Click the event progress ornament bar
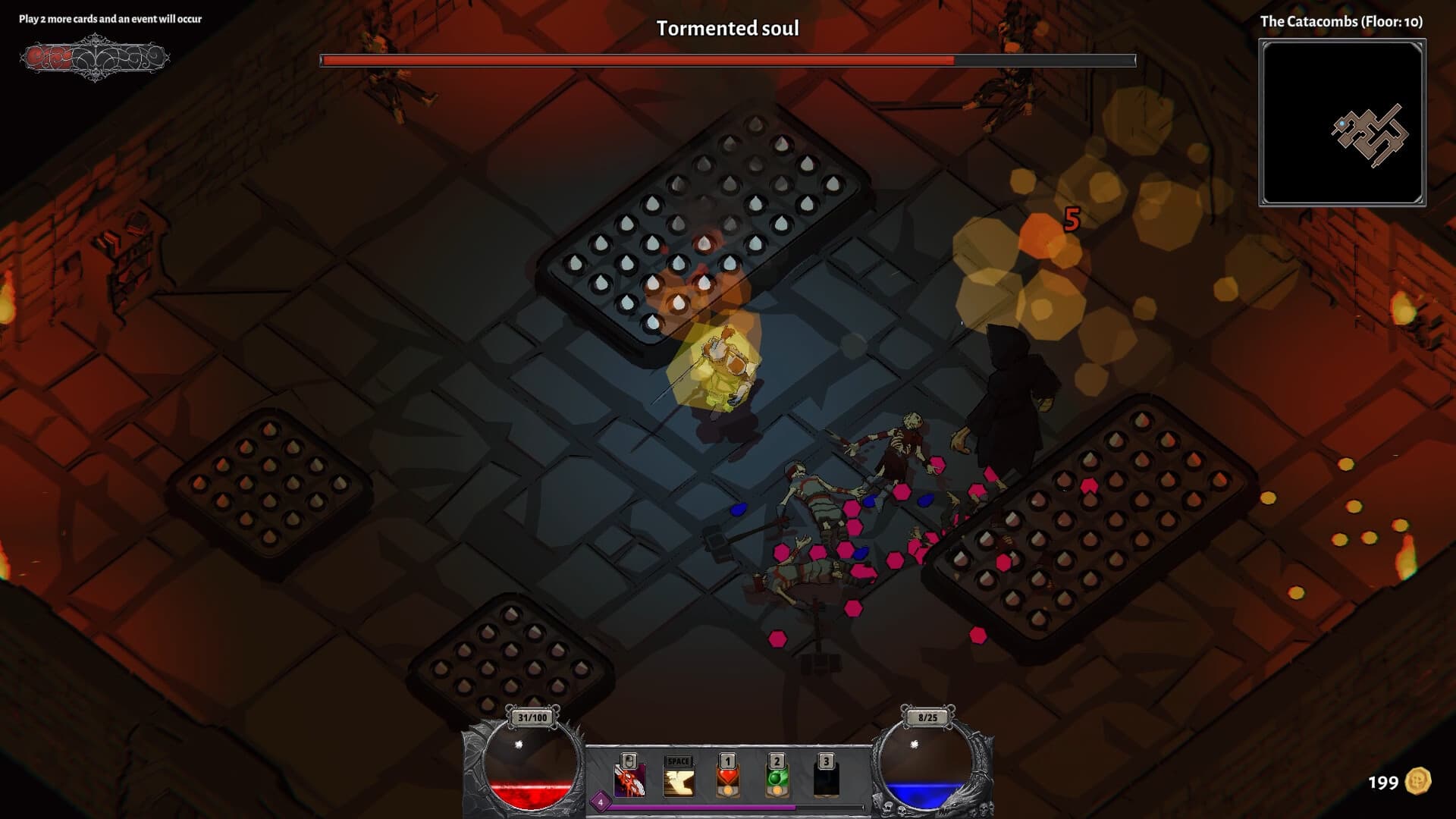This screenshot has width=1456, height=819. [95, 57]
